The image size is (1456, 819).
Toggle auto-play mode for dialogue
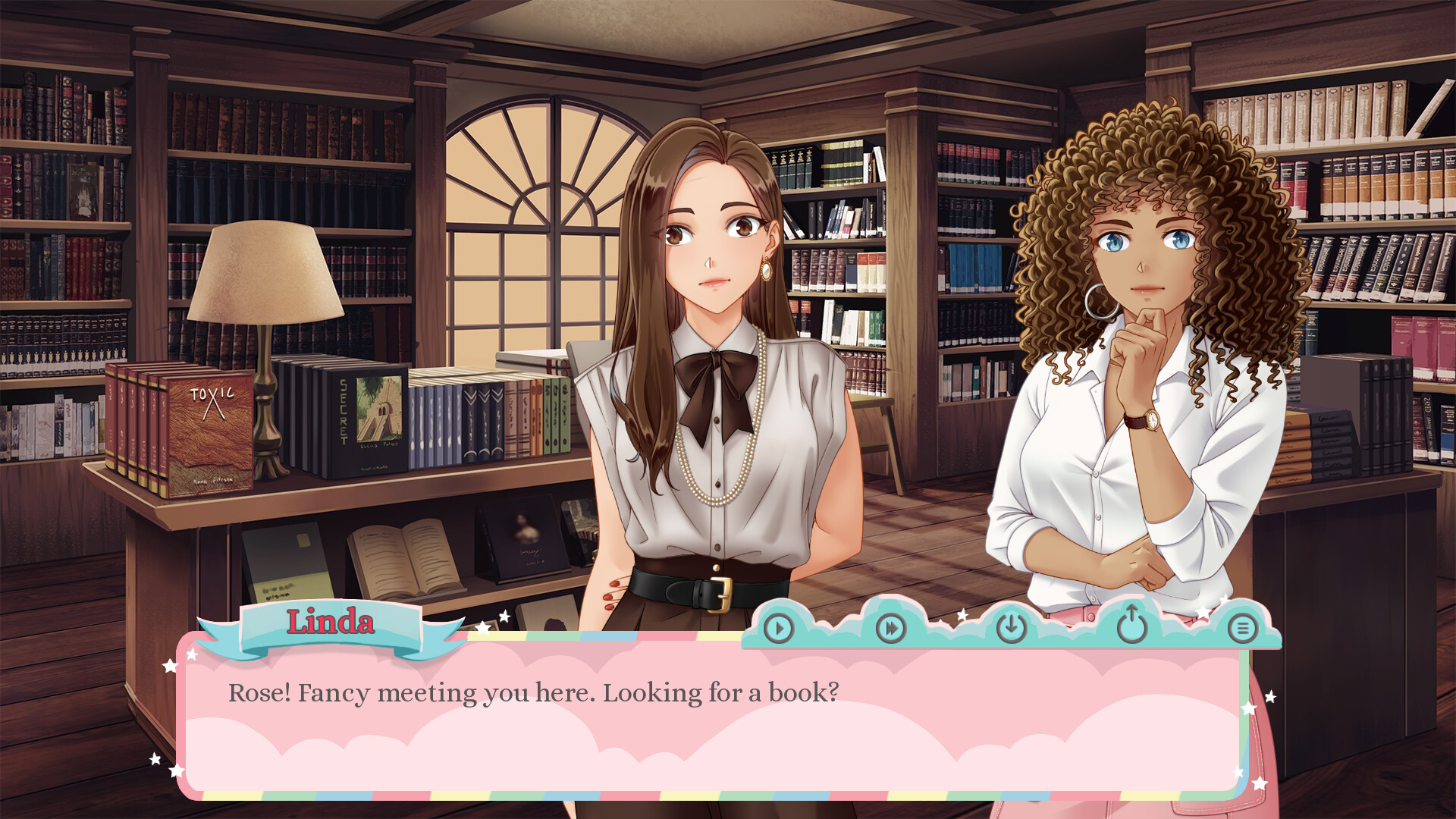pos(778,629)
